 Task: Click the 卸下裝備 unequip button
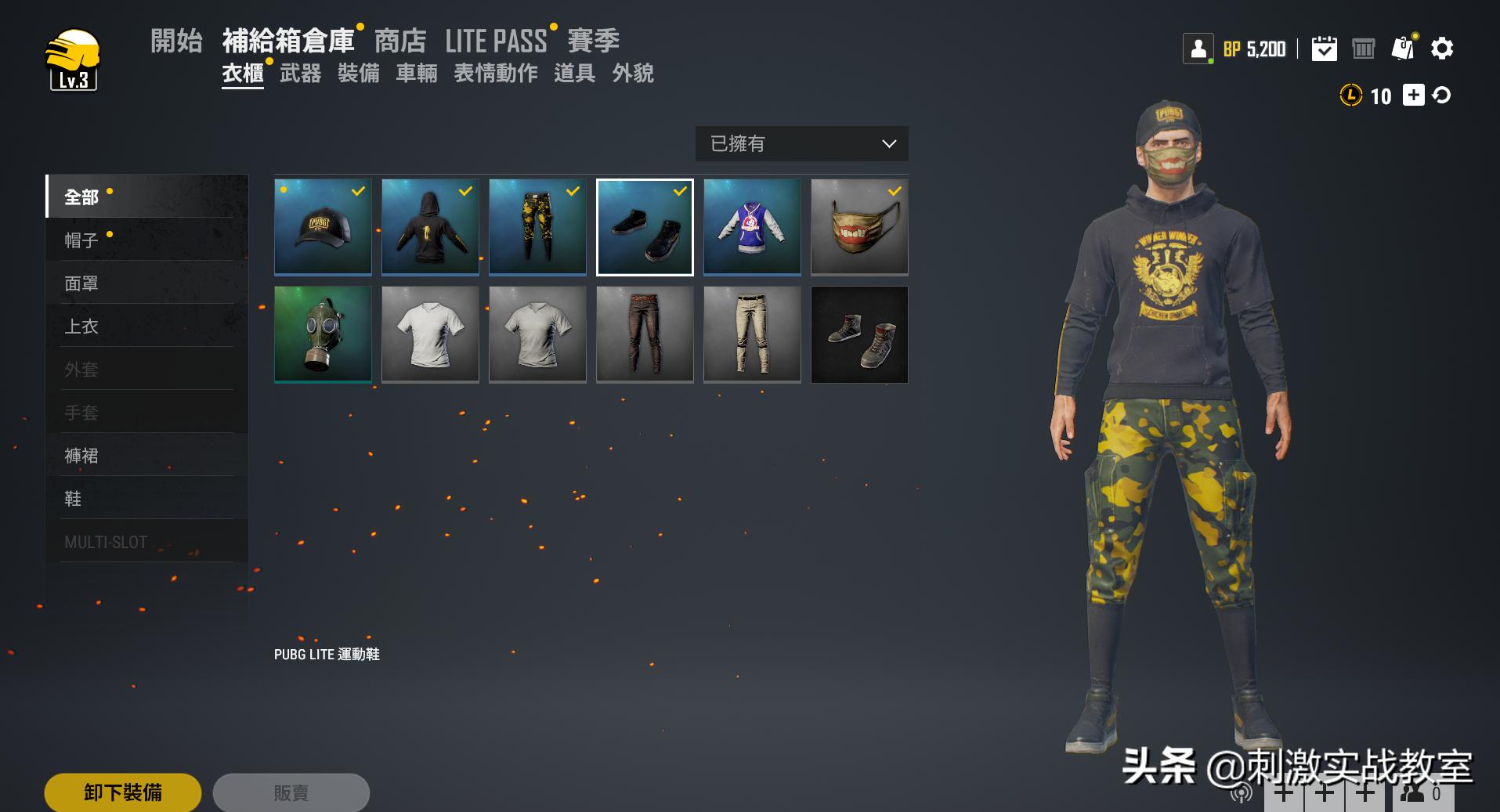coord(123,792)
